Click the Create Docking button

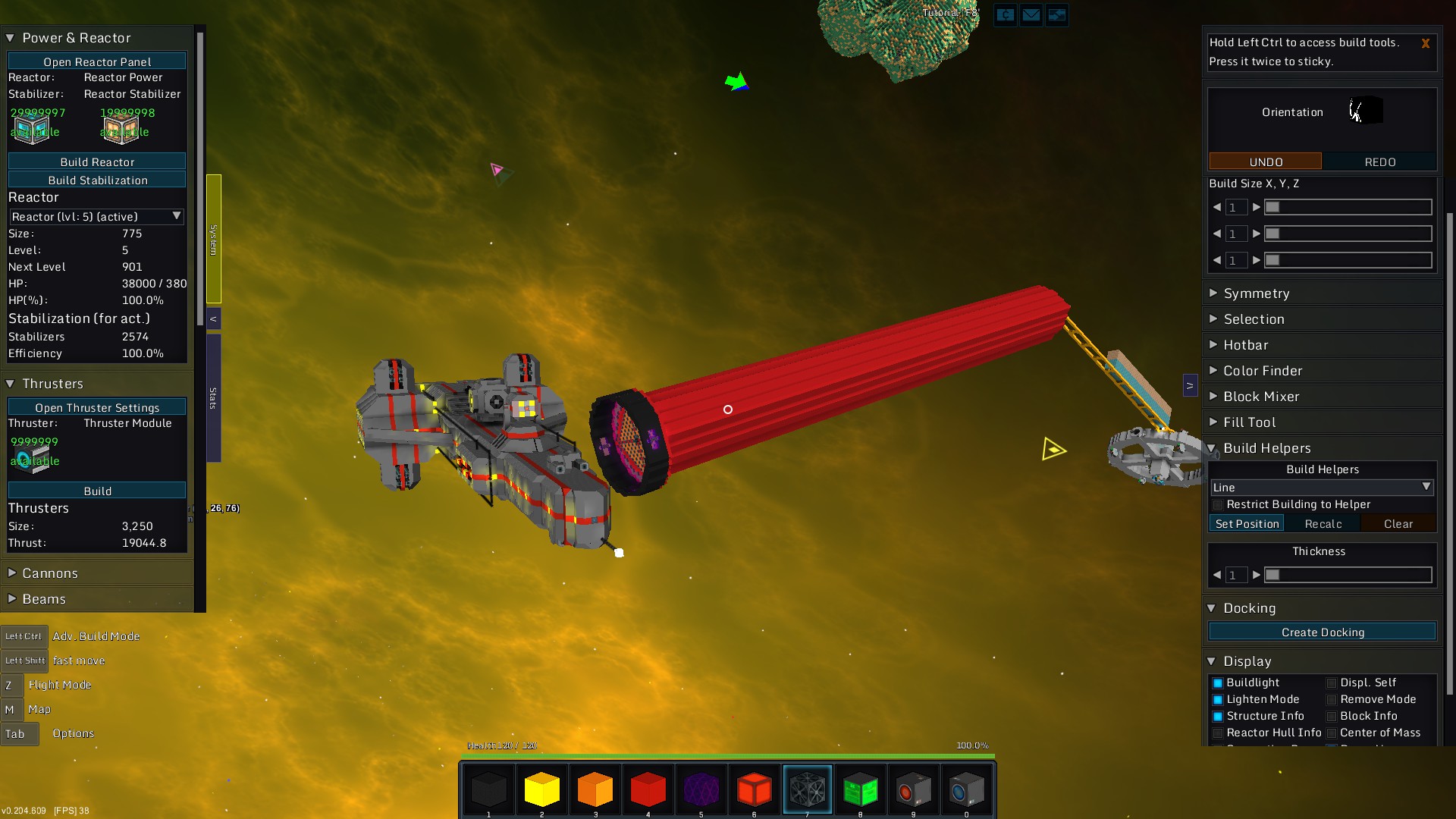pos(1323,632)
